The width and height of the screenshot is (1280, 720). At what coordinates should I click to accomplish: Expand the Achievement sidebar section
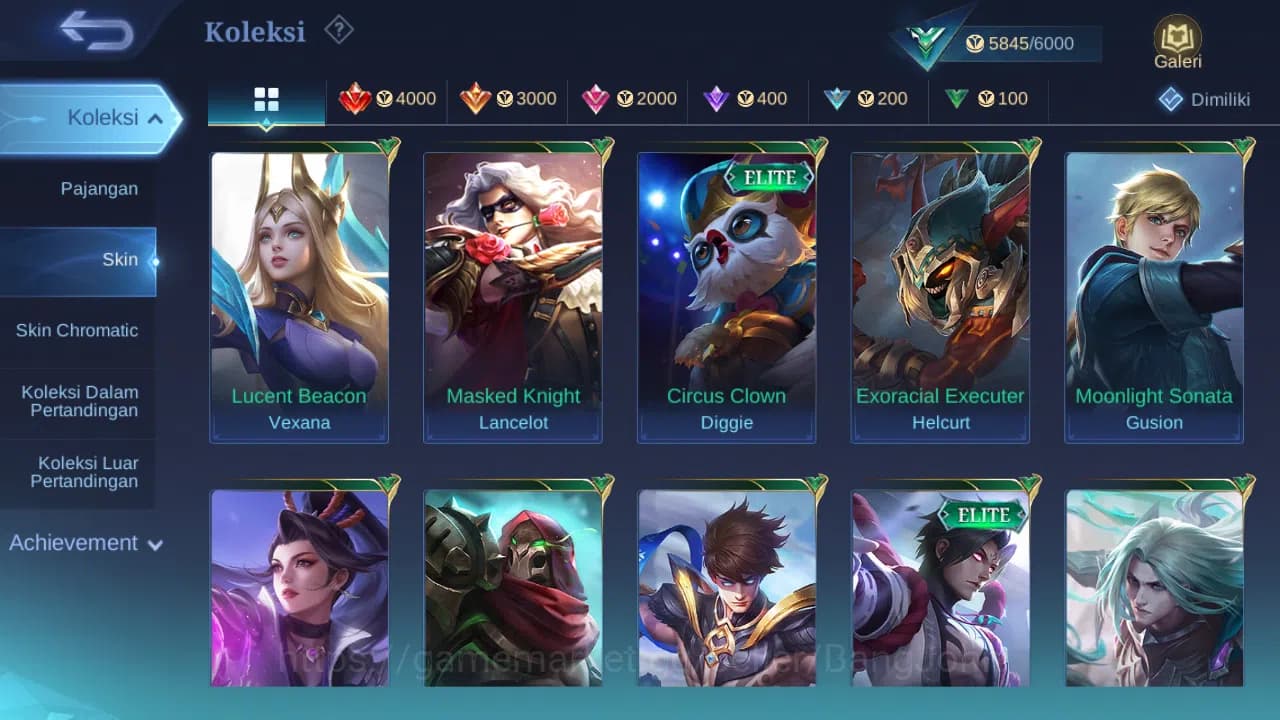(84, 543)
